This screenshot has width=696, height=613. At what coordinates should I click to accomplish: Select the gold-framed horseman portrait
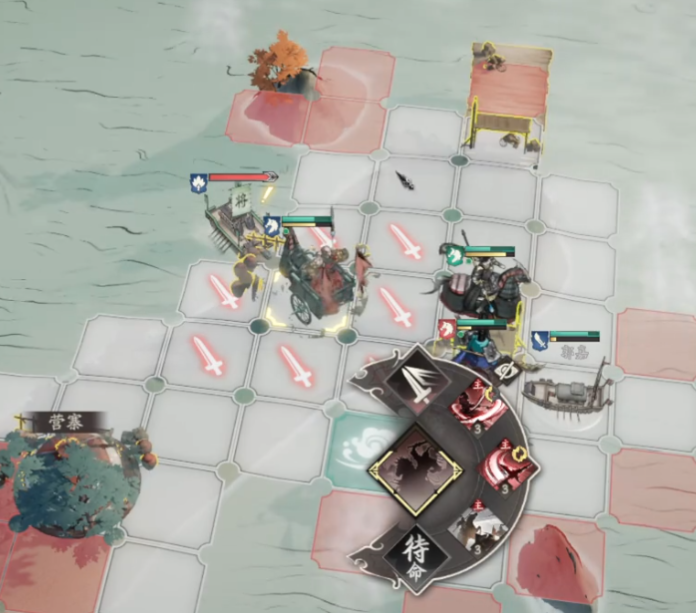pyautogui.click(x=414, y=468)
